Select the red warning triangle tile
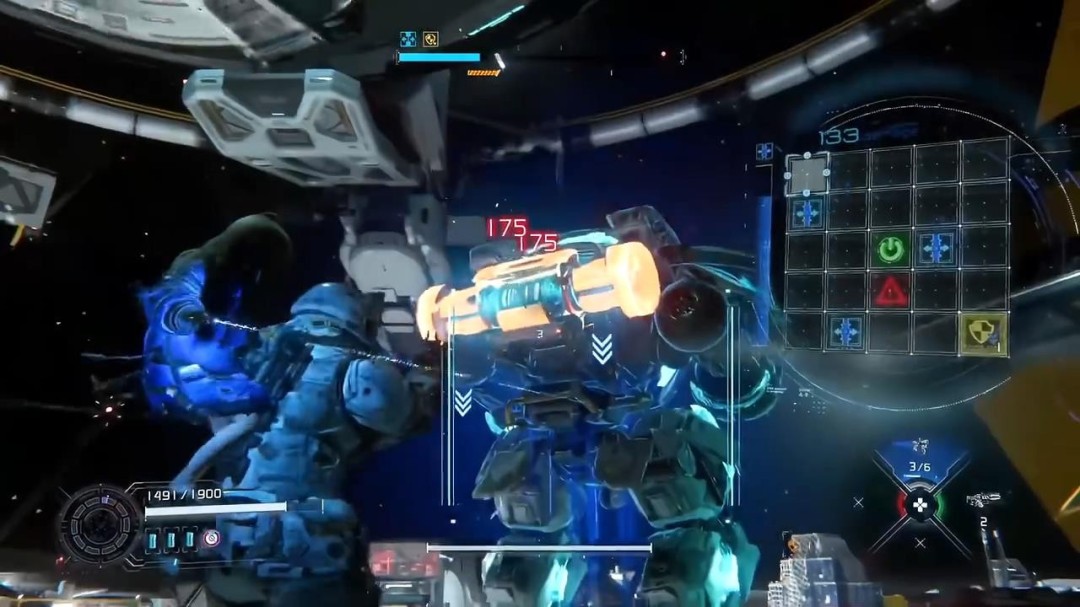The width and height of the screenshot is (1080, 607). click(890, 291)
